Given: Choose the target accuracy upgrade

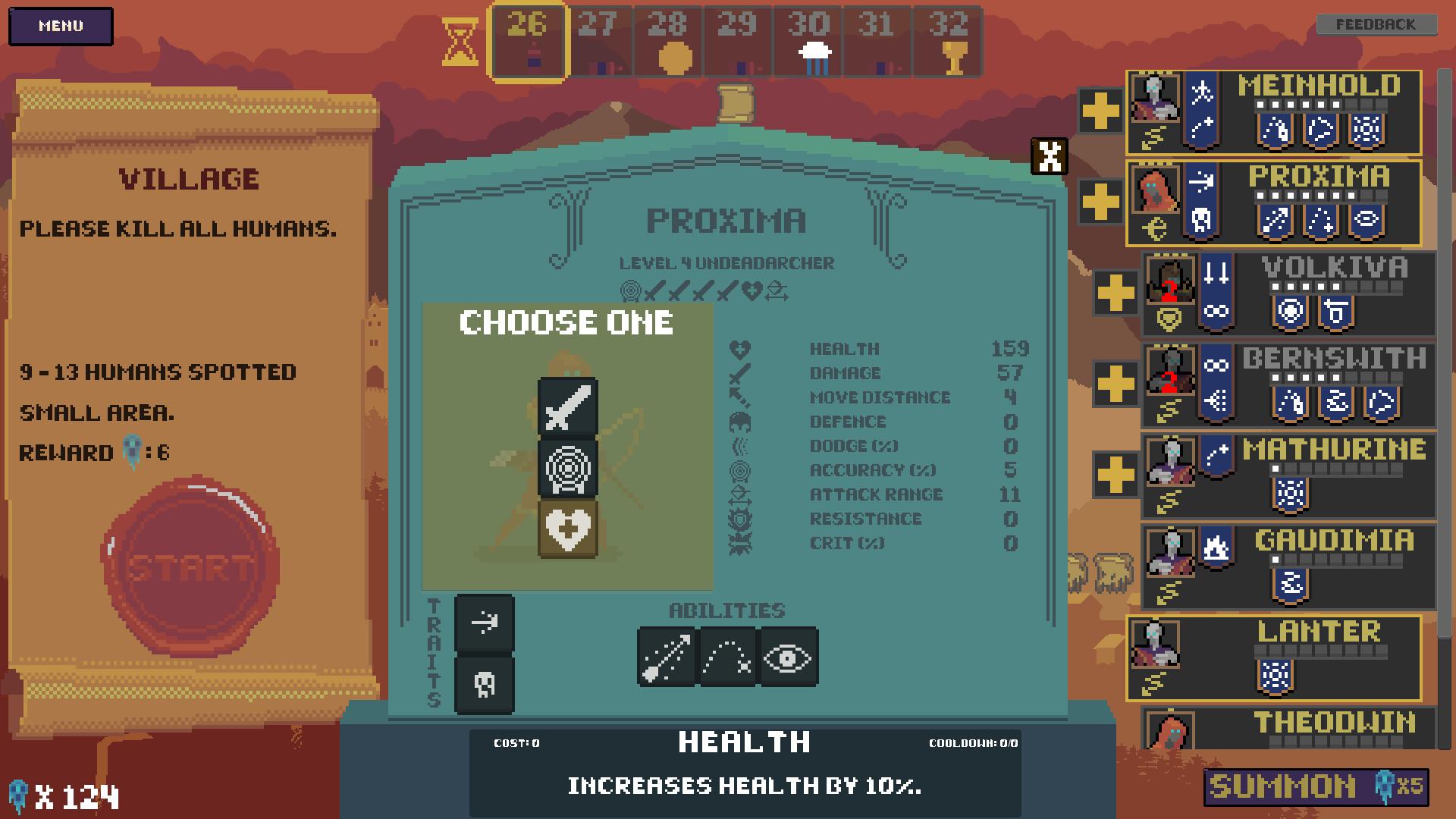Looking at the screenshot, I should [568, 469].
